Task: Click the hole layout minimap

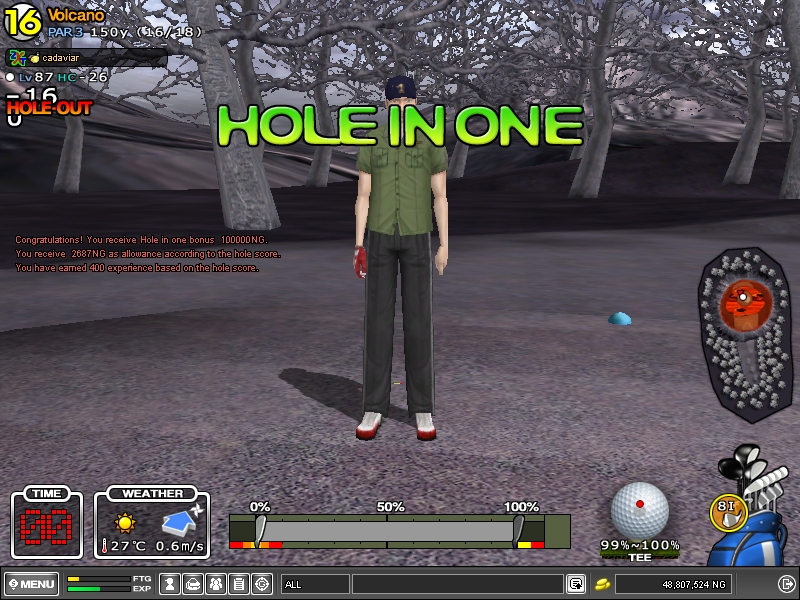Action: coord(745,320)
